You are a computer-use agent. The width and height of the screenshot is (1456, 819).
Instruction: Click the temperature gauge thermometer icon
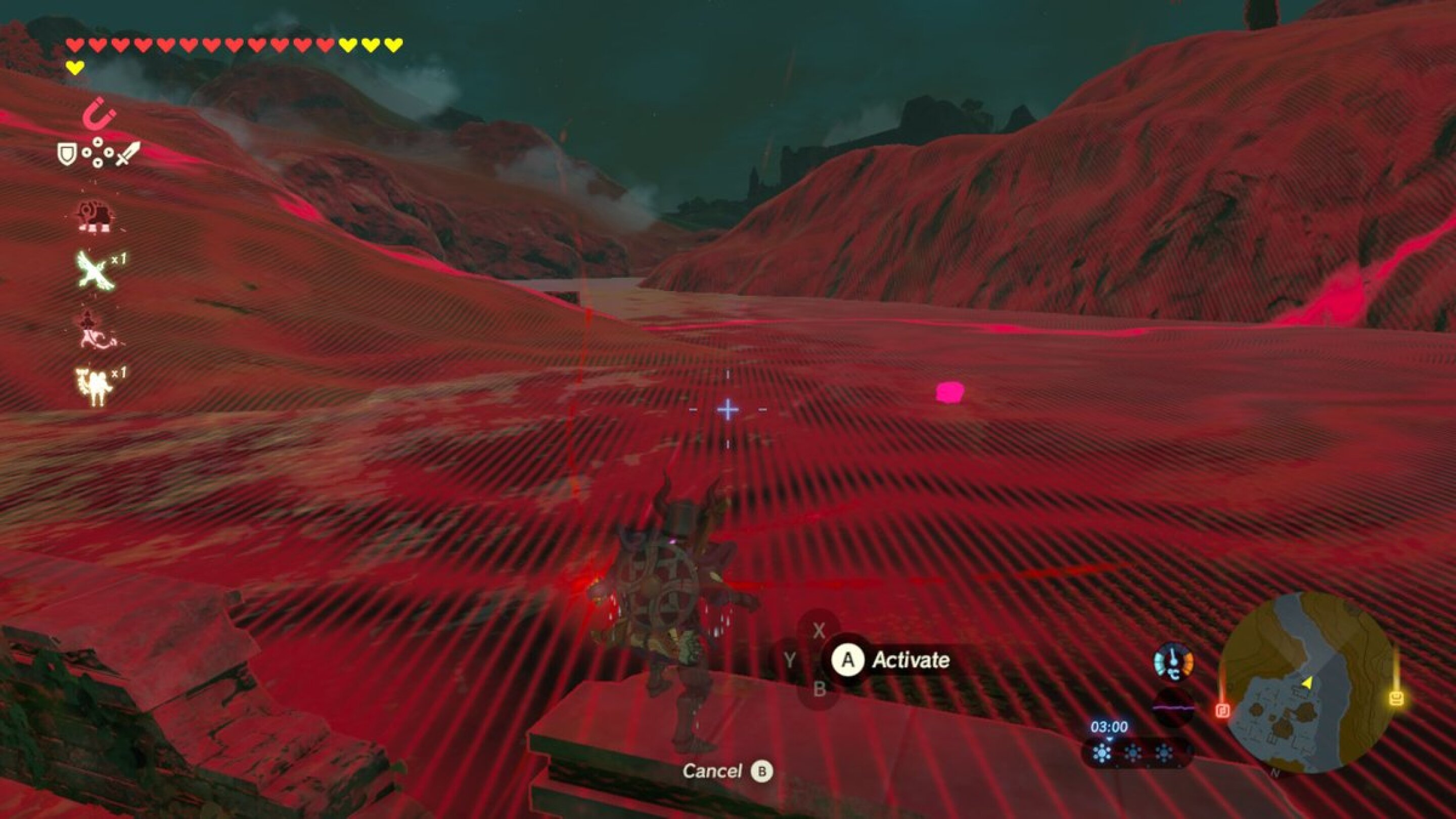click(1172, 661)
